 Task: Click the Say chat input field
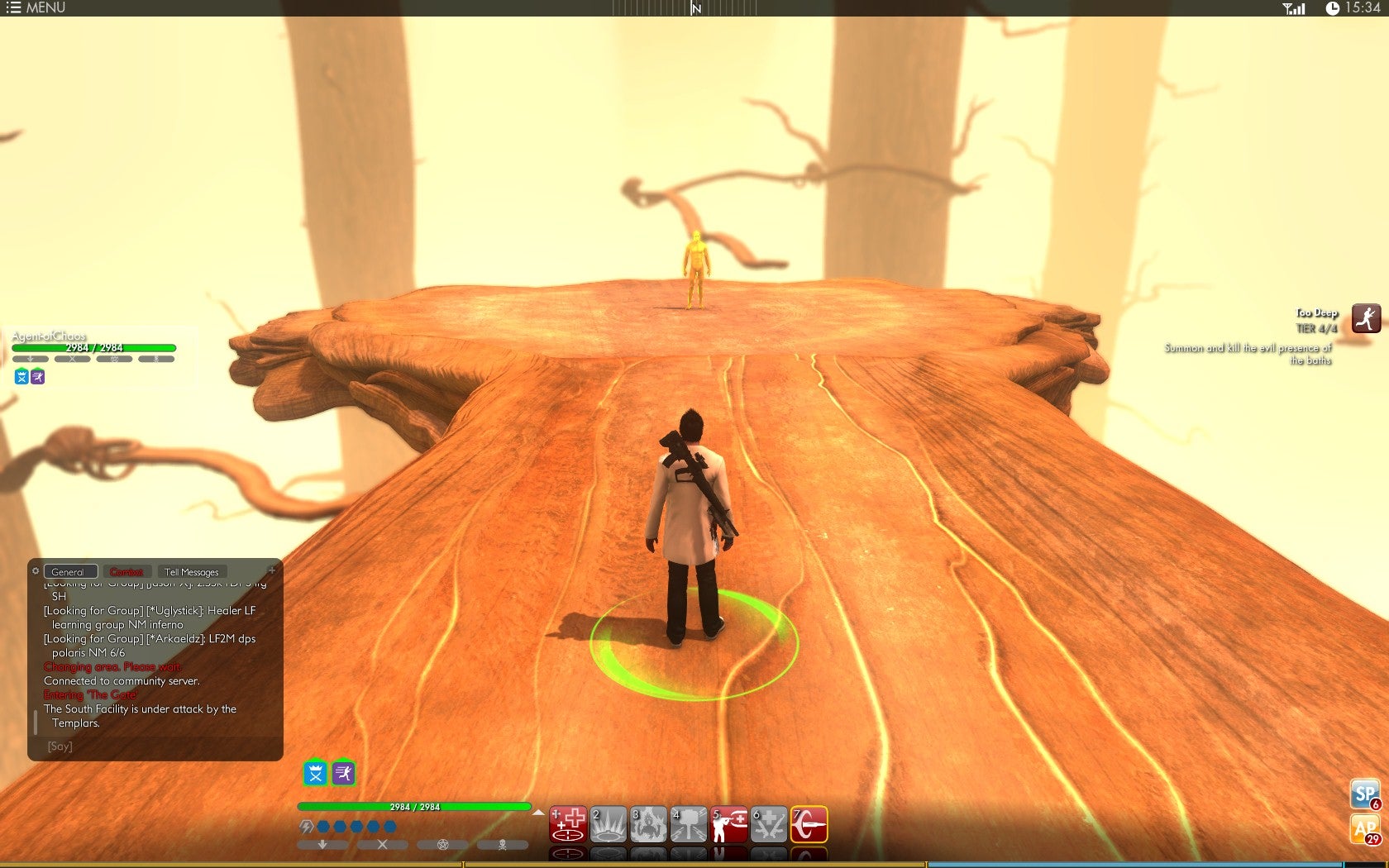pyautogui.click(x=157, y=746)
